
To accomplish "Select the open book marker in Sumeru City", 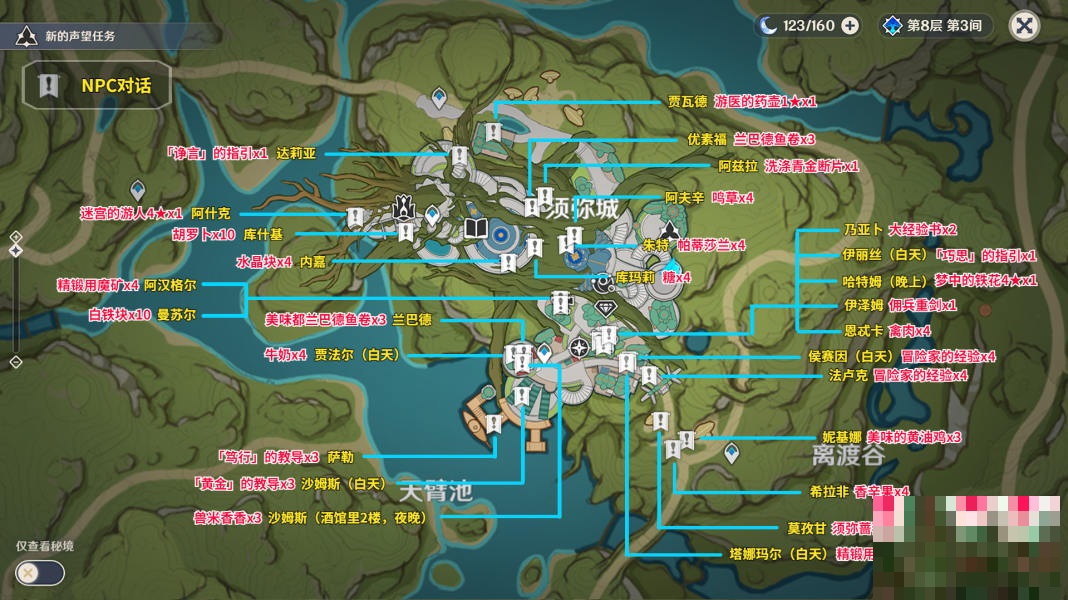I will click(x=477, y=230).
